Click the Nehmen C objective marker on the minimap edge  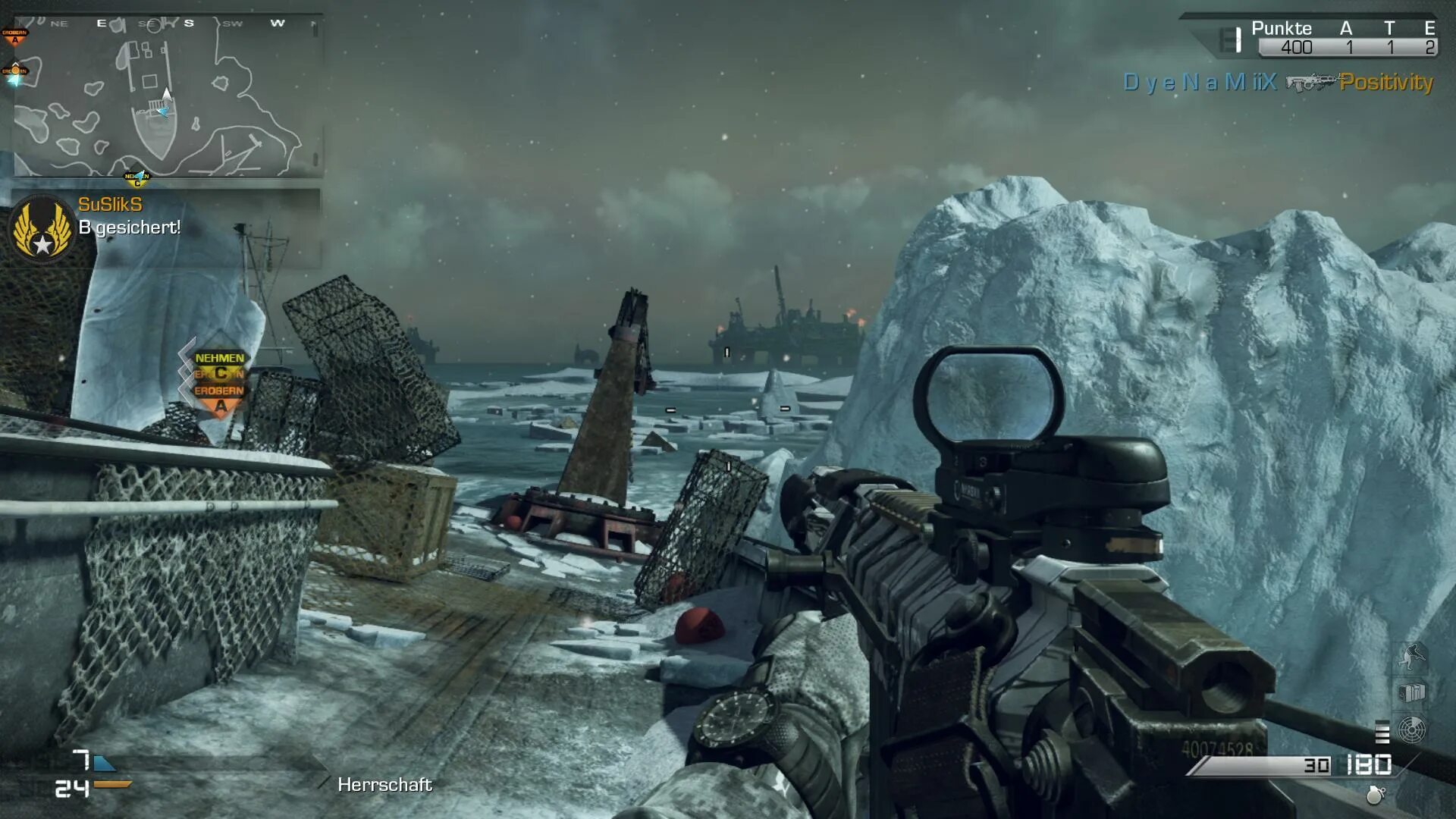point(137,179)
